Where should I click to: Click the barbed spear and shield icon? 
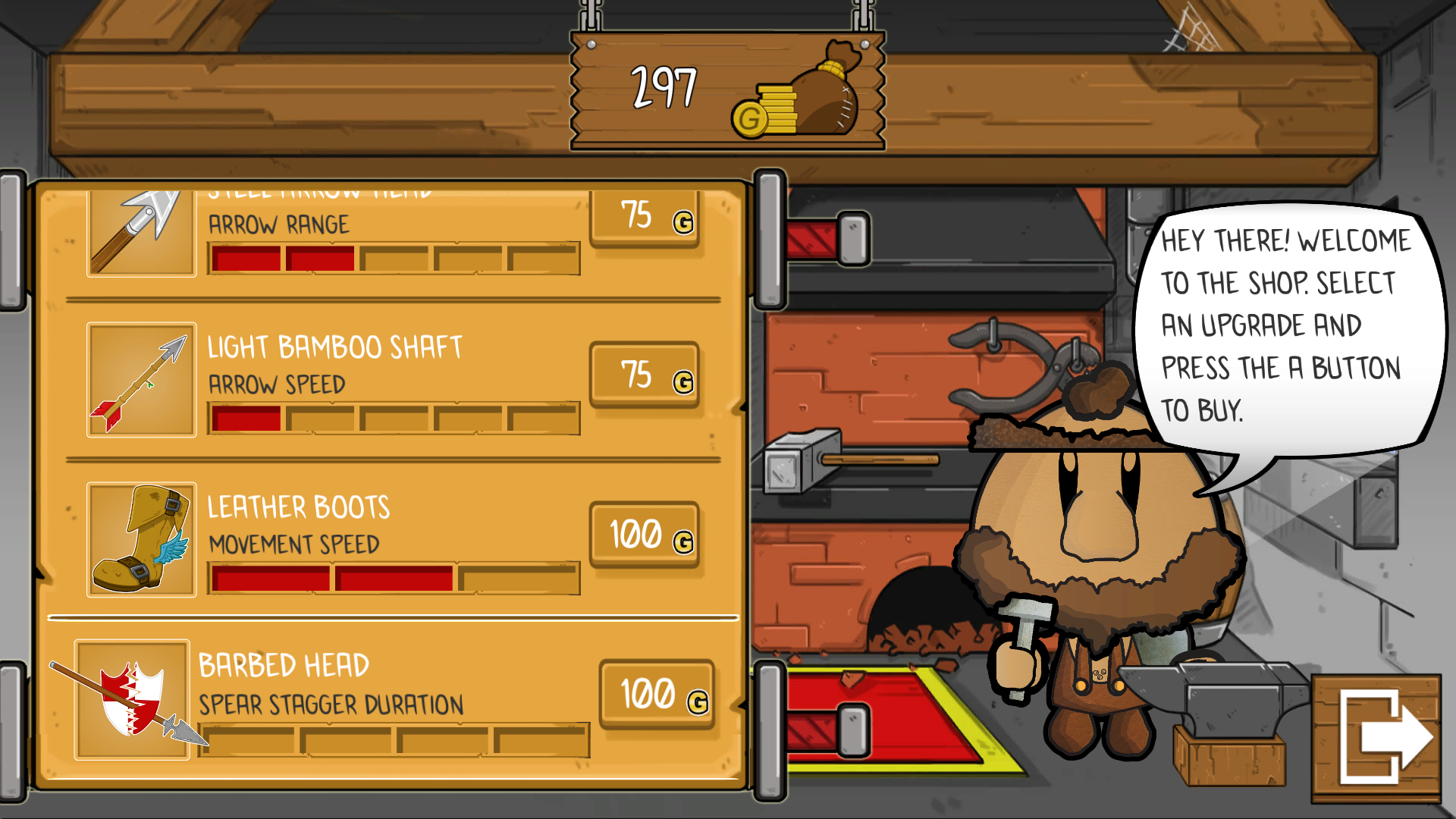pos(132,698)
